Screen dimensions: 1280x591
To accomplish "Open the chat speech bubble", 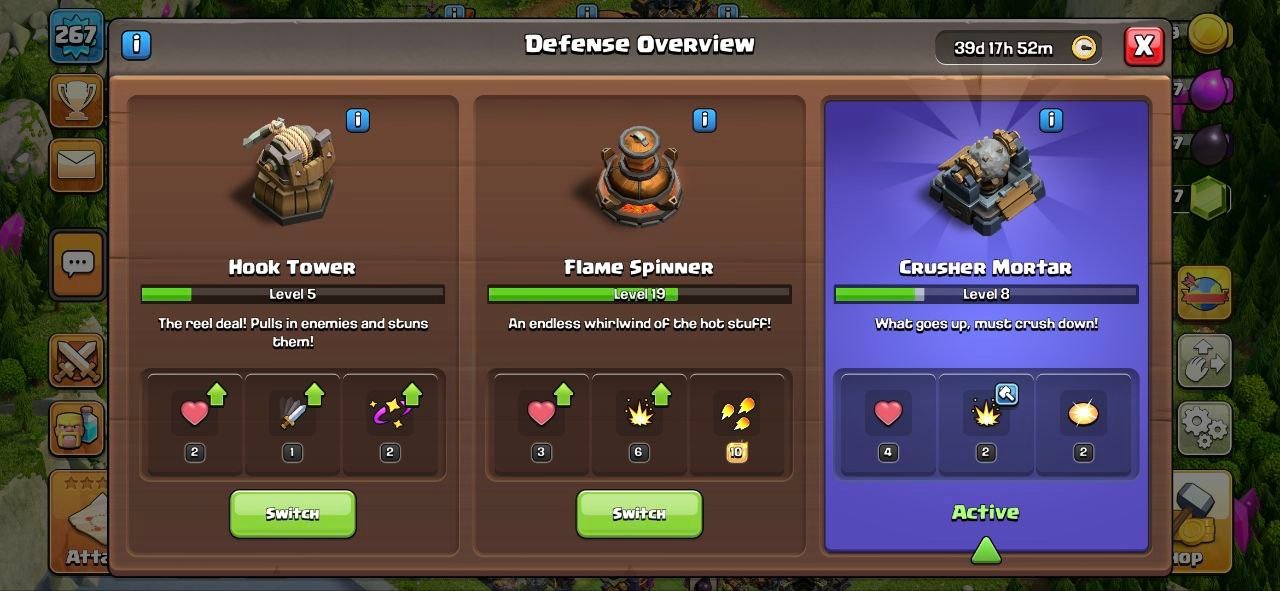I will click(x=77, y=264).
